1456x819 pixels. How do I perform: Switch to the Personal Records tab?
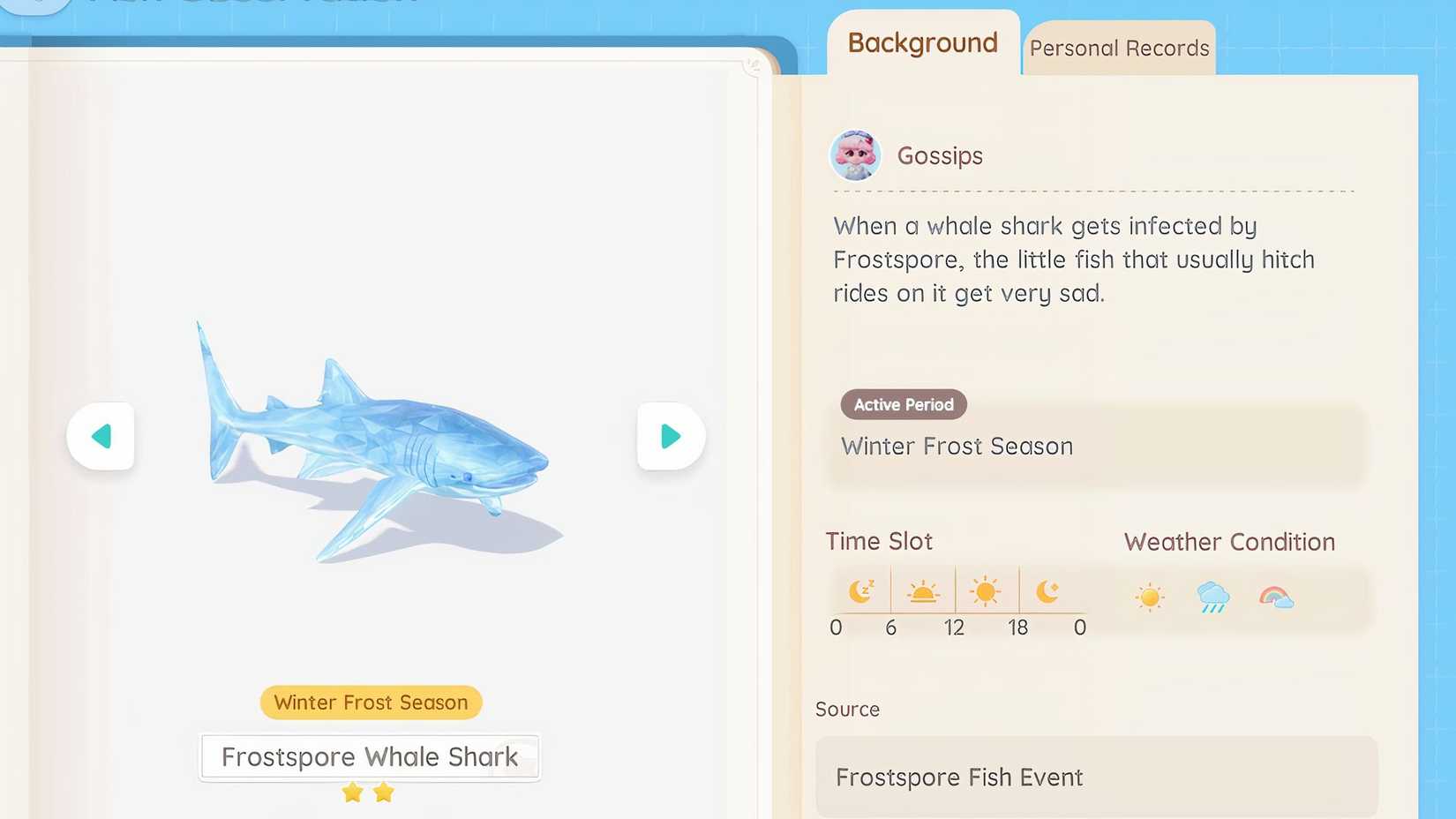coord(1118,48)
